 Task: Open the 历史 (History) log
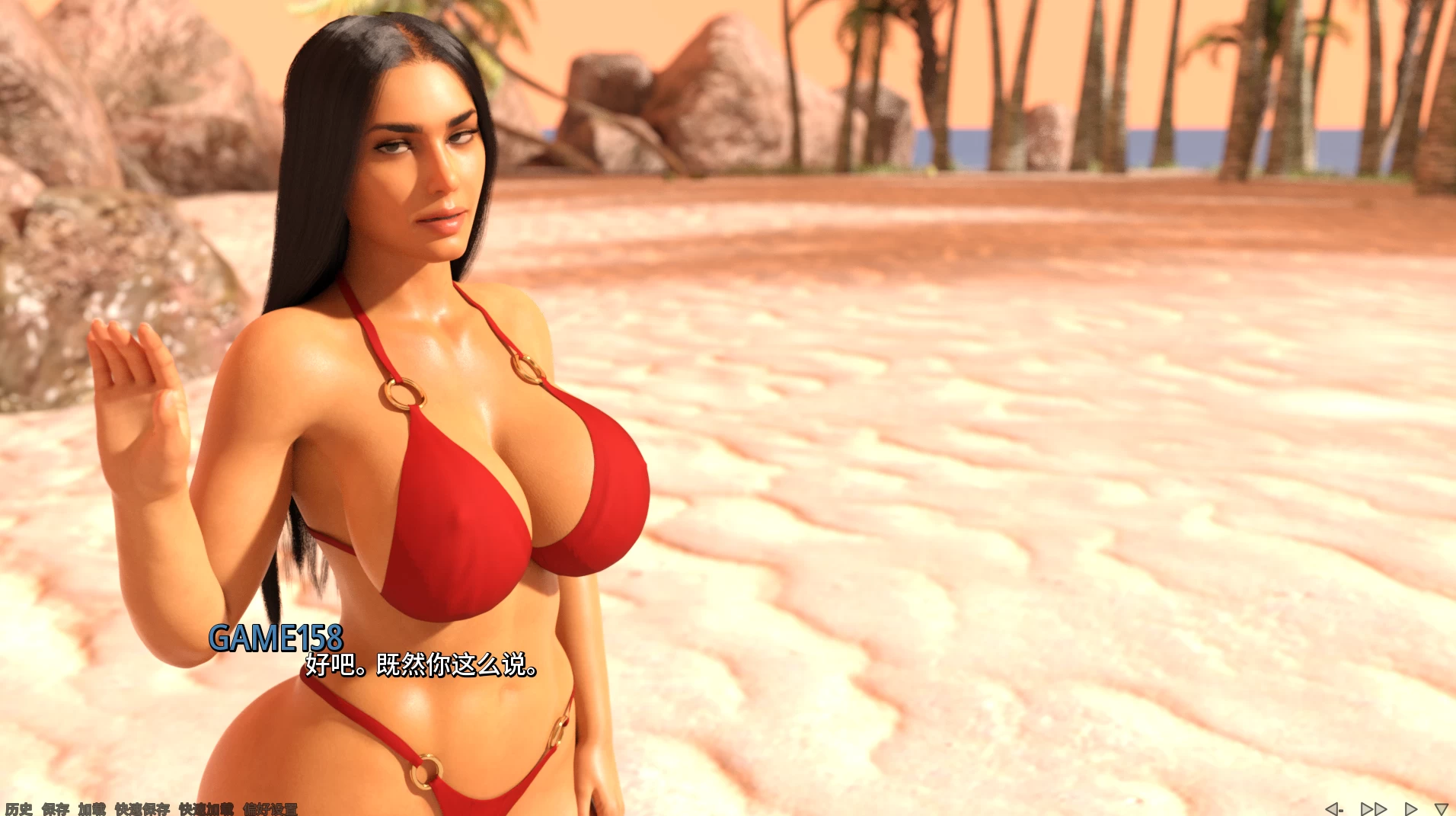[18, 808]
